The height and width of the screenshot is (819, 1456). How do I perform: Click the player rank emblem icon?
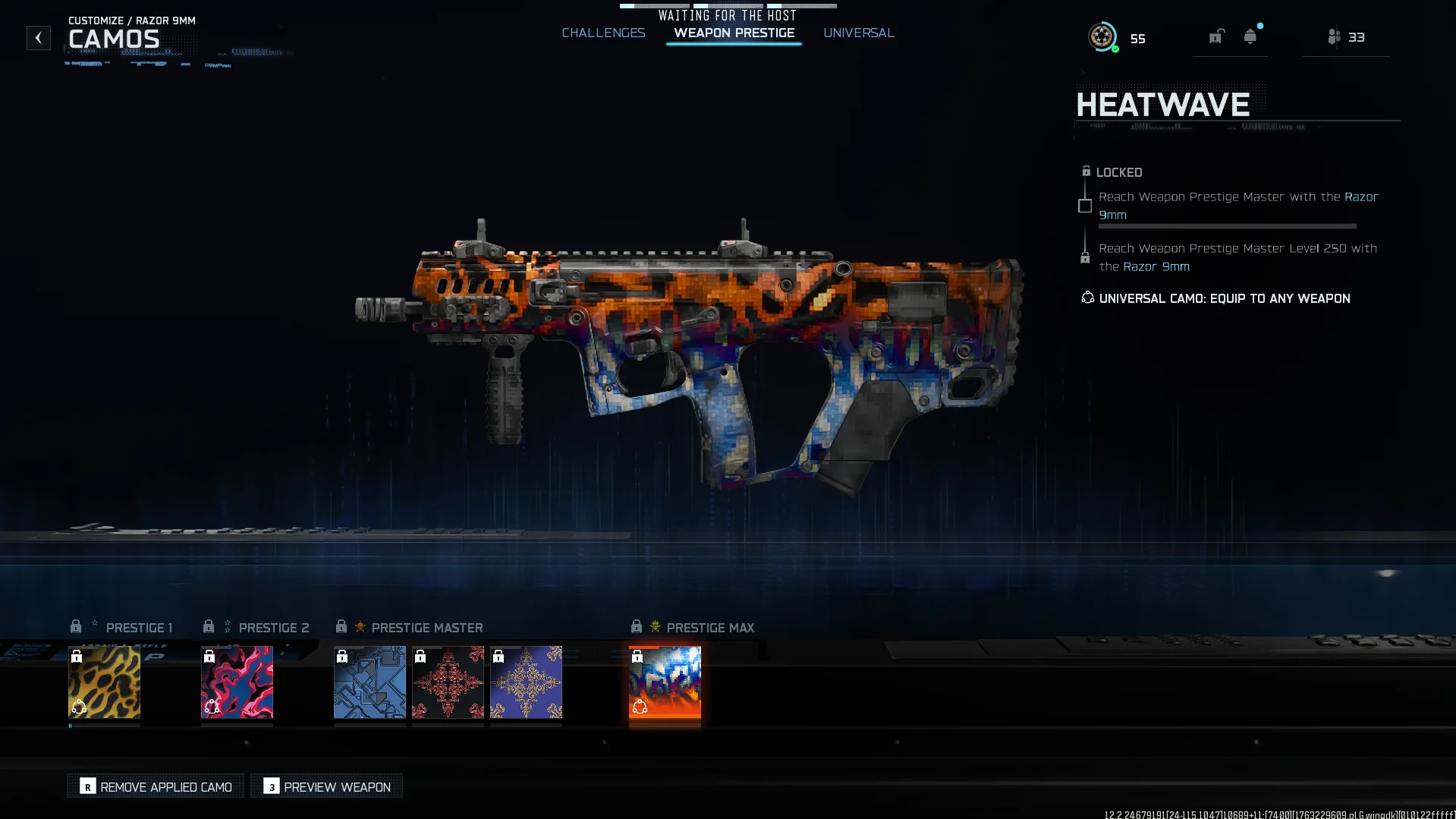click(x=1102, y=36)
